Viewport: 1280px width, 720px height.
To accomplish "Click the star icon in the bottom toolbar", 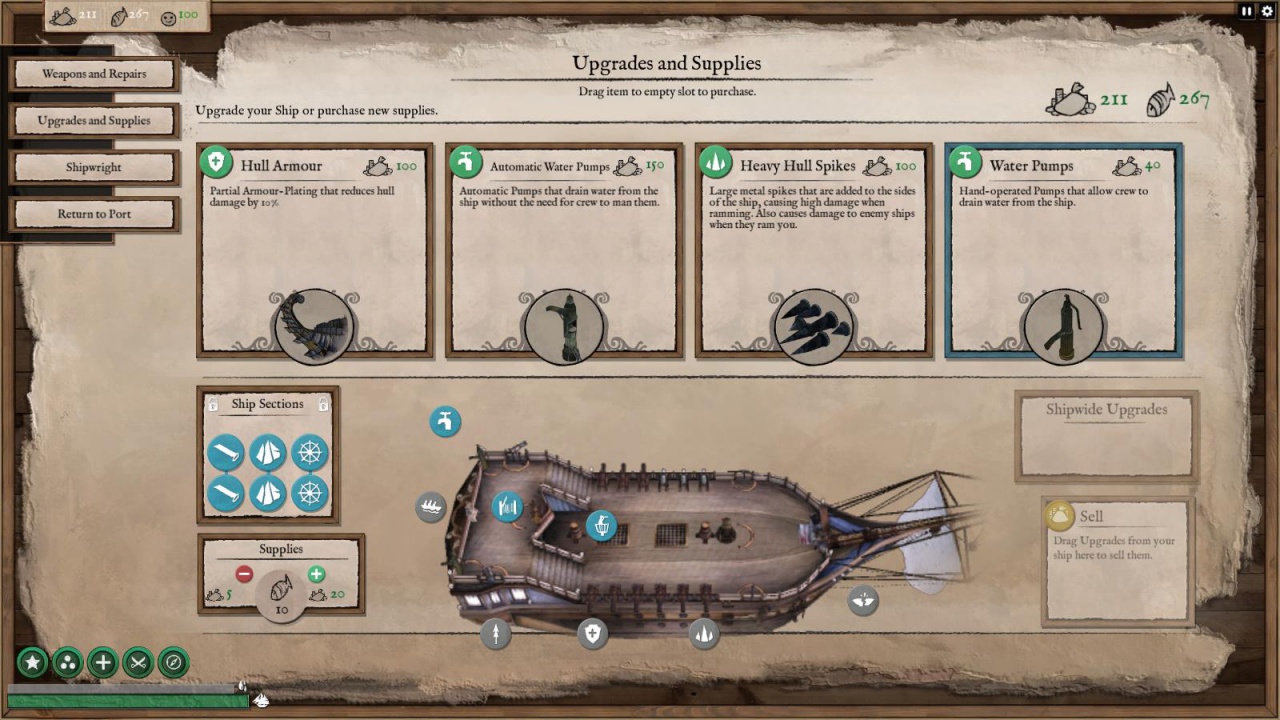I will click(x=32, y=662).
